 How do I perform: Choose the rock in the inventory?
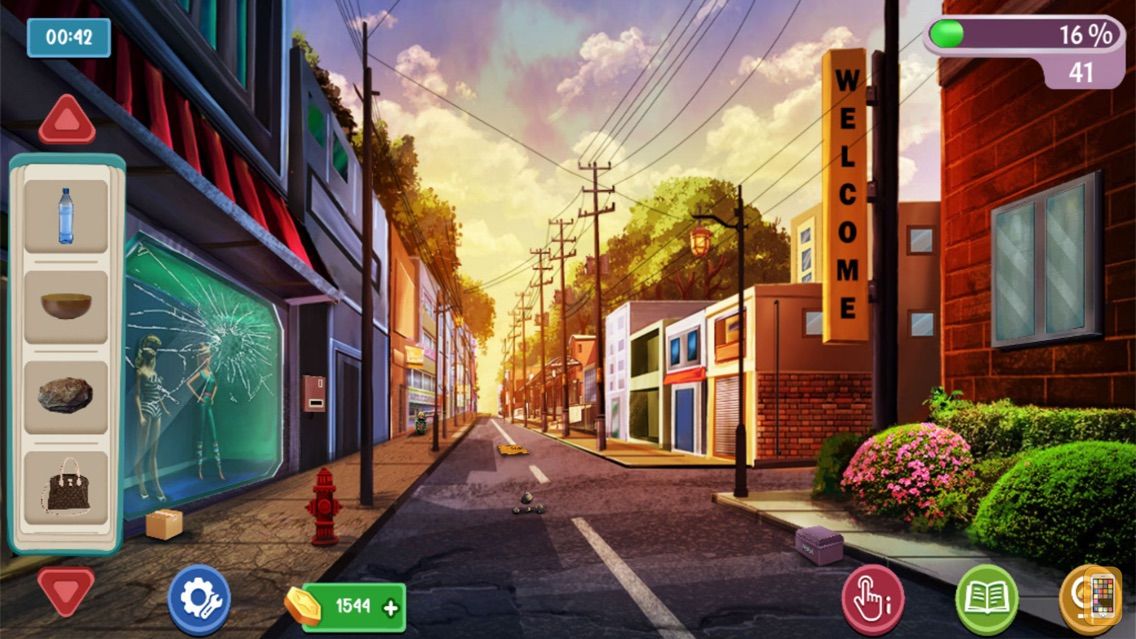[66, 396]
